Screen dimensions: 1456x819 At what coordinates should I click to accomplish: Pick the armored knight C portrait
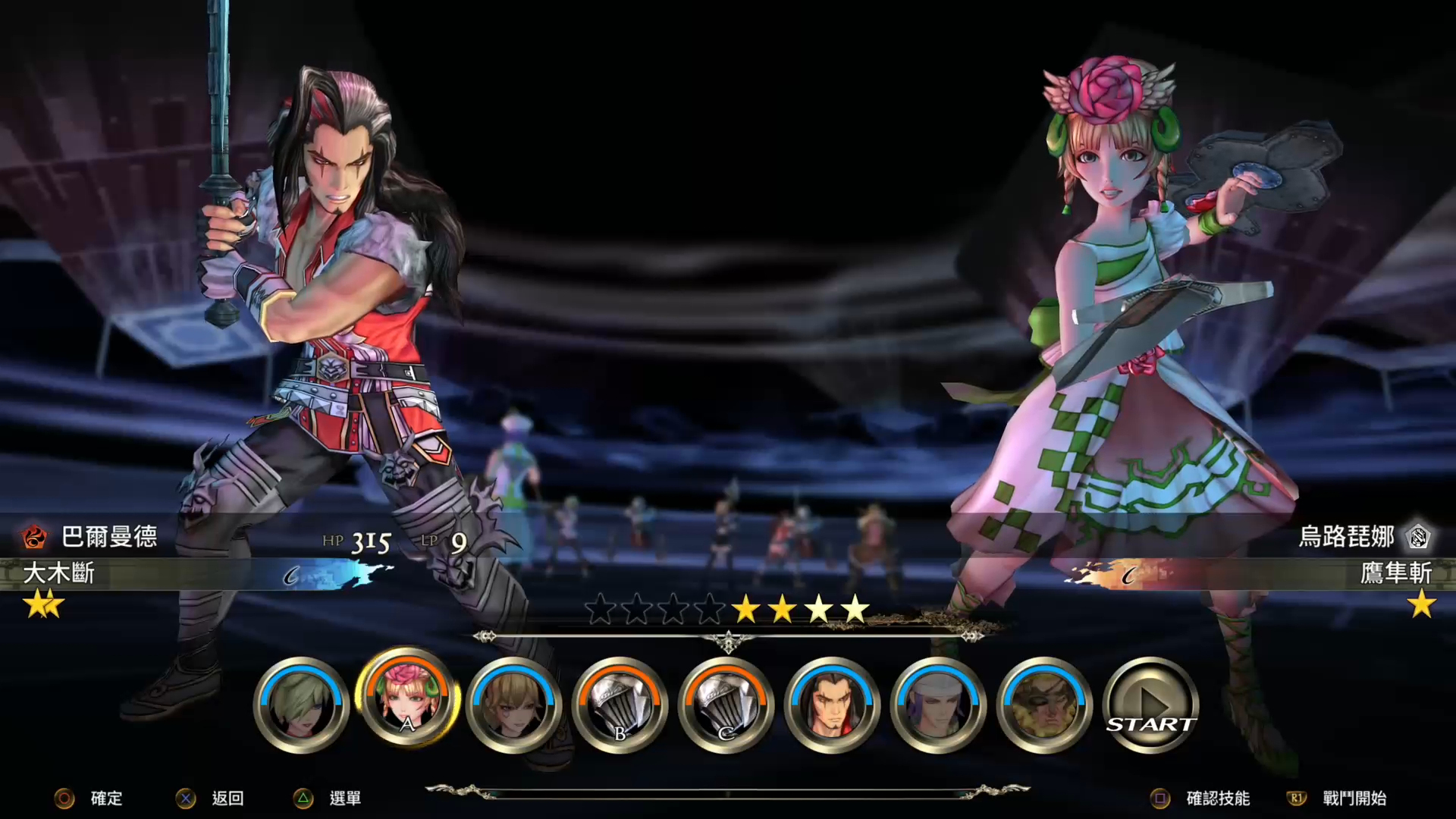click(726, 706)
